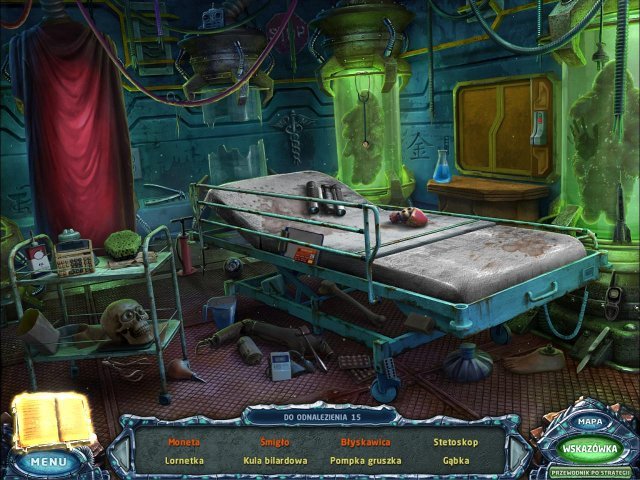Select 'Lornetka' in the item list
The width and height of the screenshot is (640, 480).
(183, 461)
